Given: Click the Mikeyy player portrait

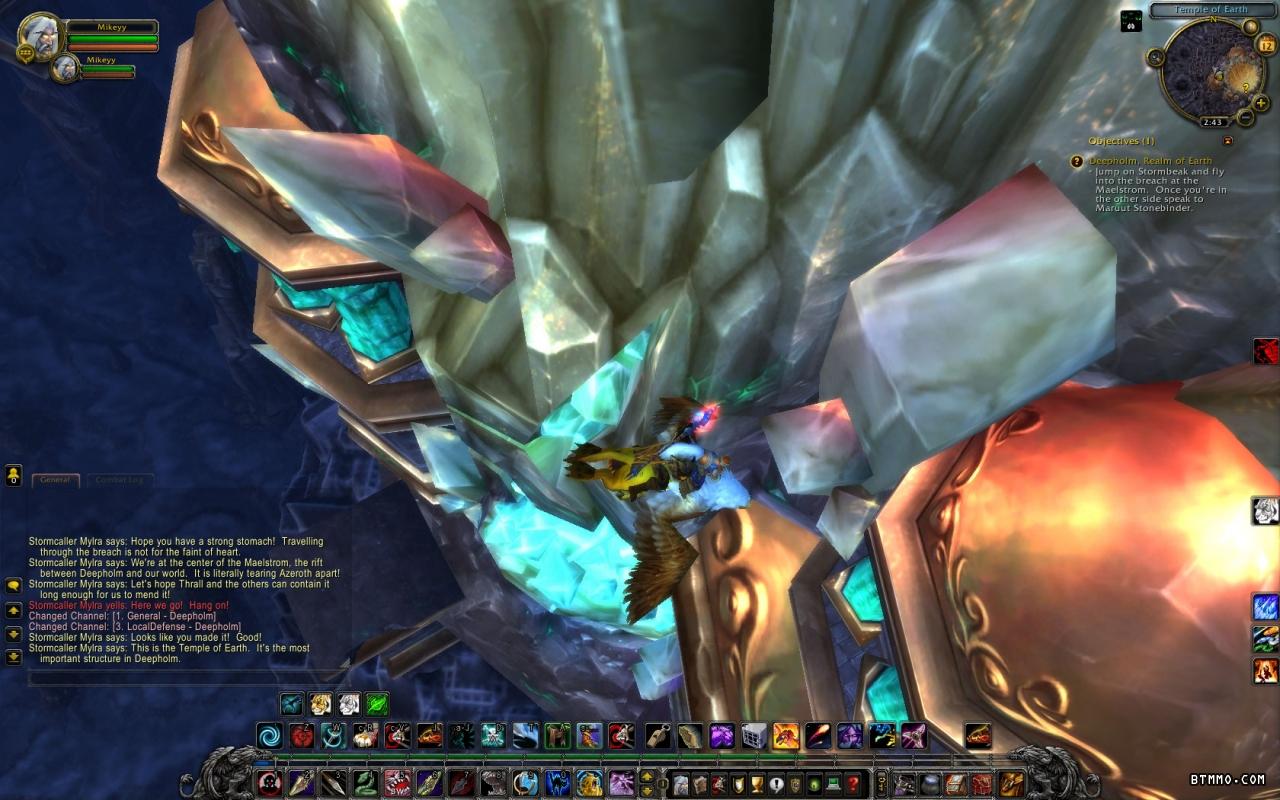Looking at the screenshot, I should coord(41,36).
